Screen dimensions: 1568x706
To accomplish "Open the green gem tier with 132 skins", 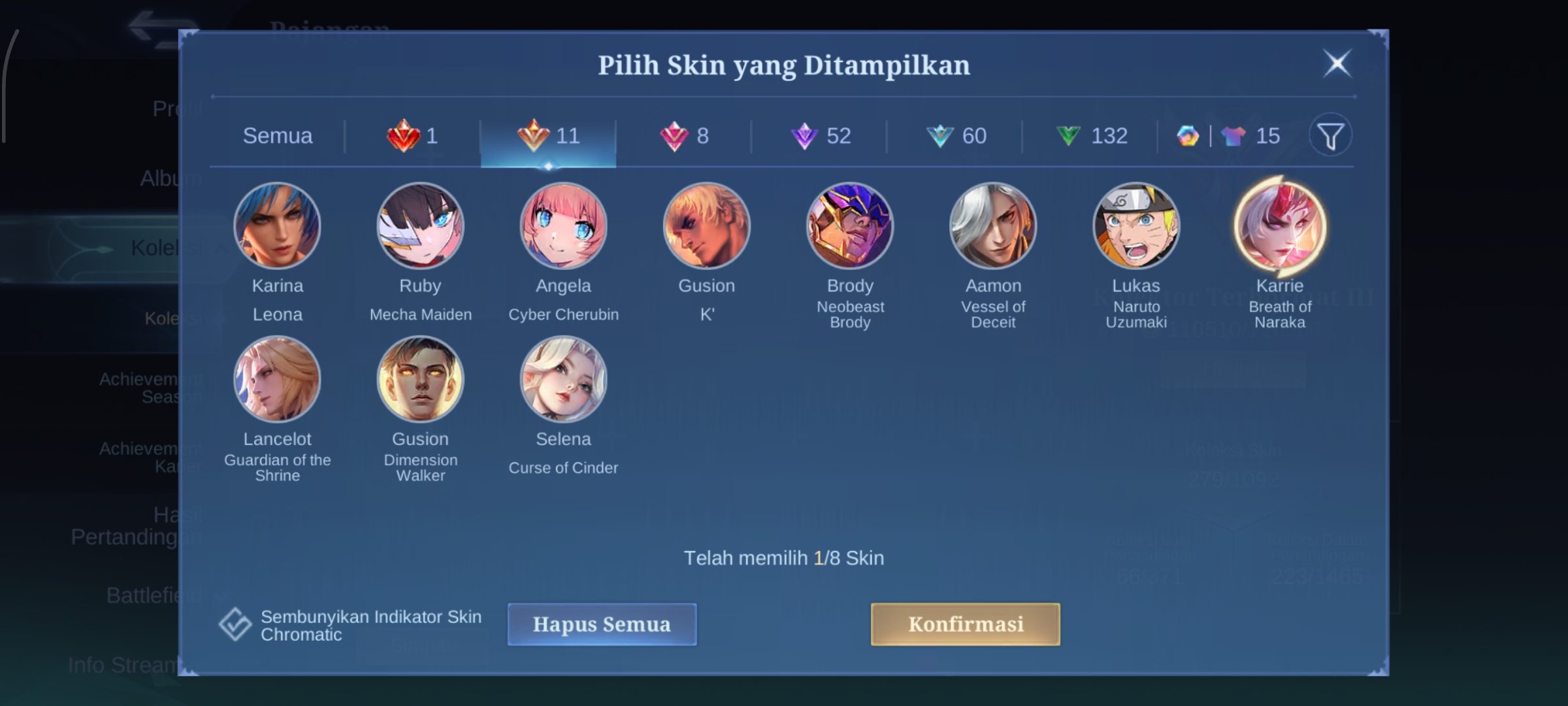I will (x=1092, y=136).
